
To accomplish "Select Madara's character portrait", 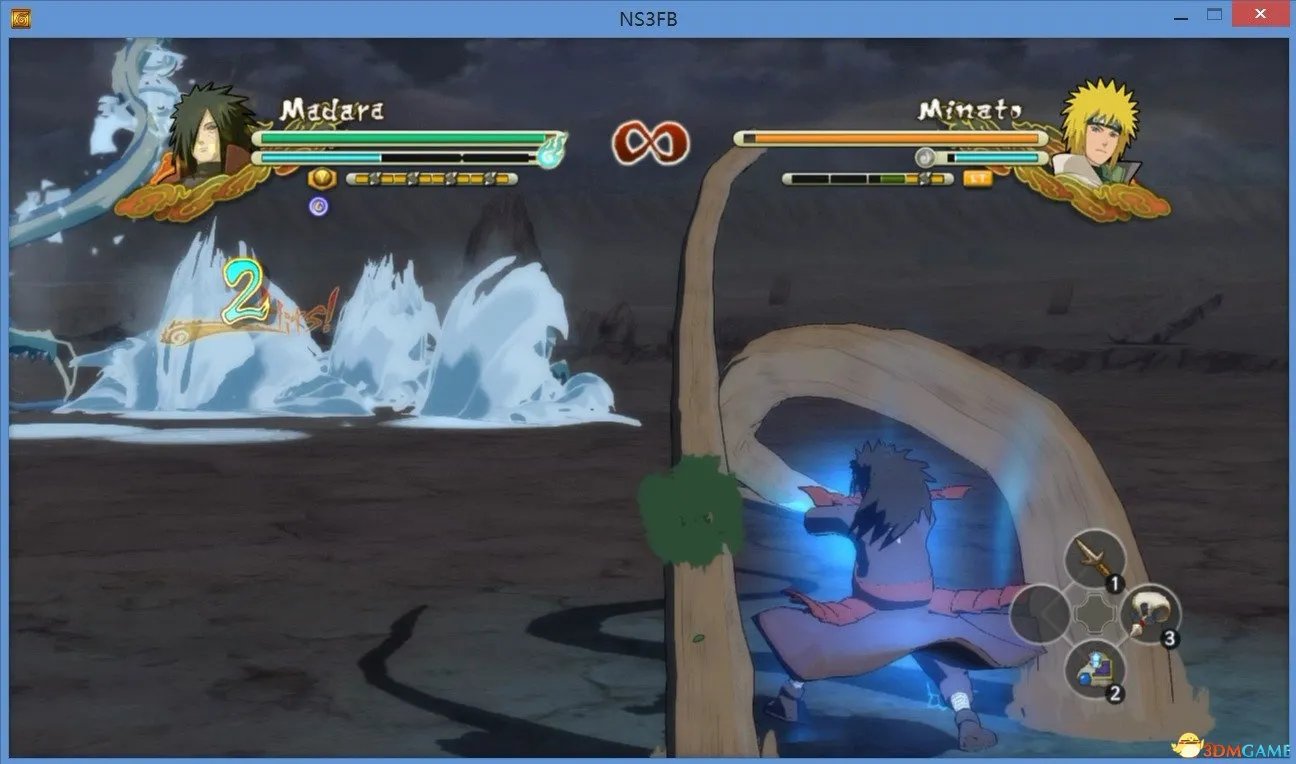I will coord(210,130).
